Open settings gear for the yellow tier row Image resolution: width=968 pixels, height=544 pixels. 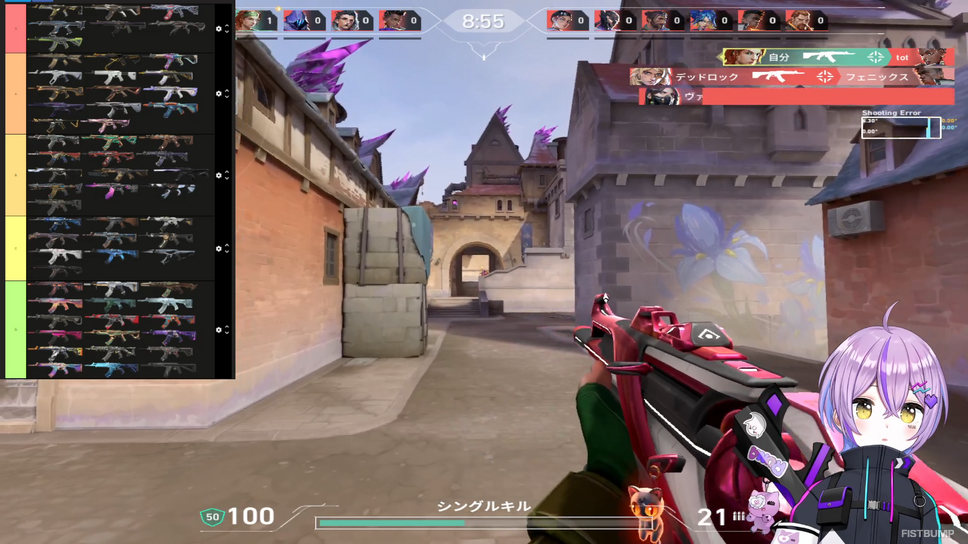point(219,175)
